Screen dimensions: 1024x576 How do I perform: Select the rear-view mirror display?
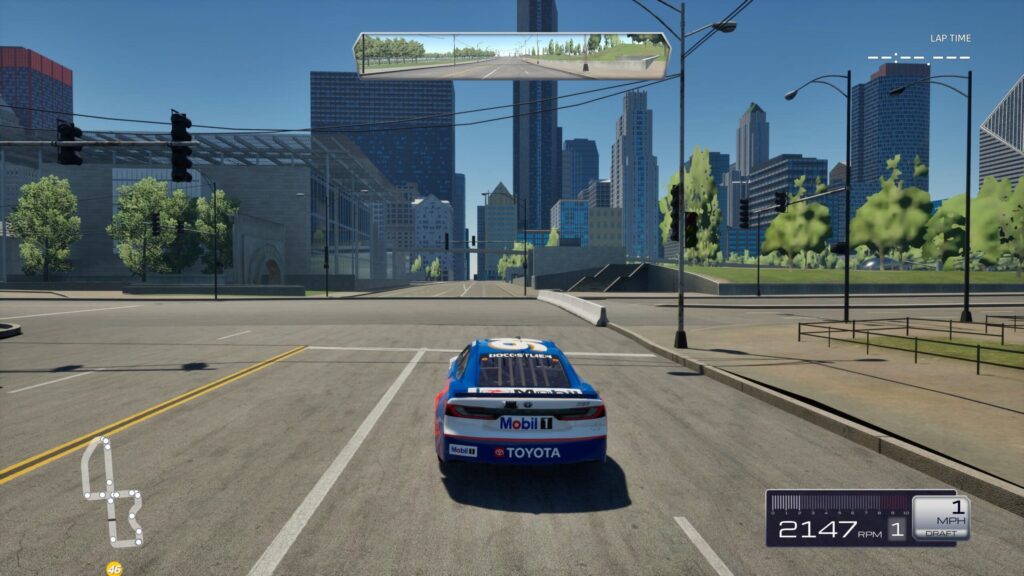[x=511, y=56]
